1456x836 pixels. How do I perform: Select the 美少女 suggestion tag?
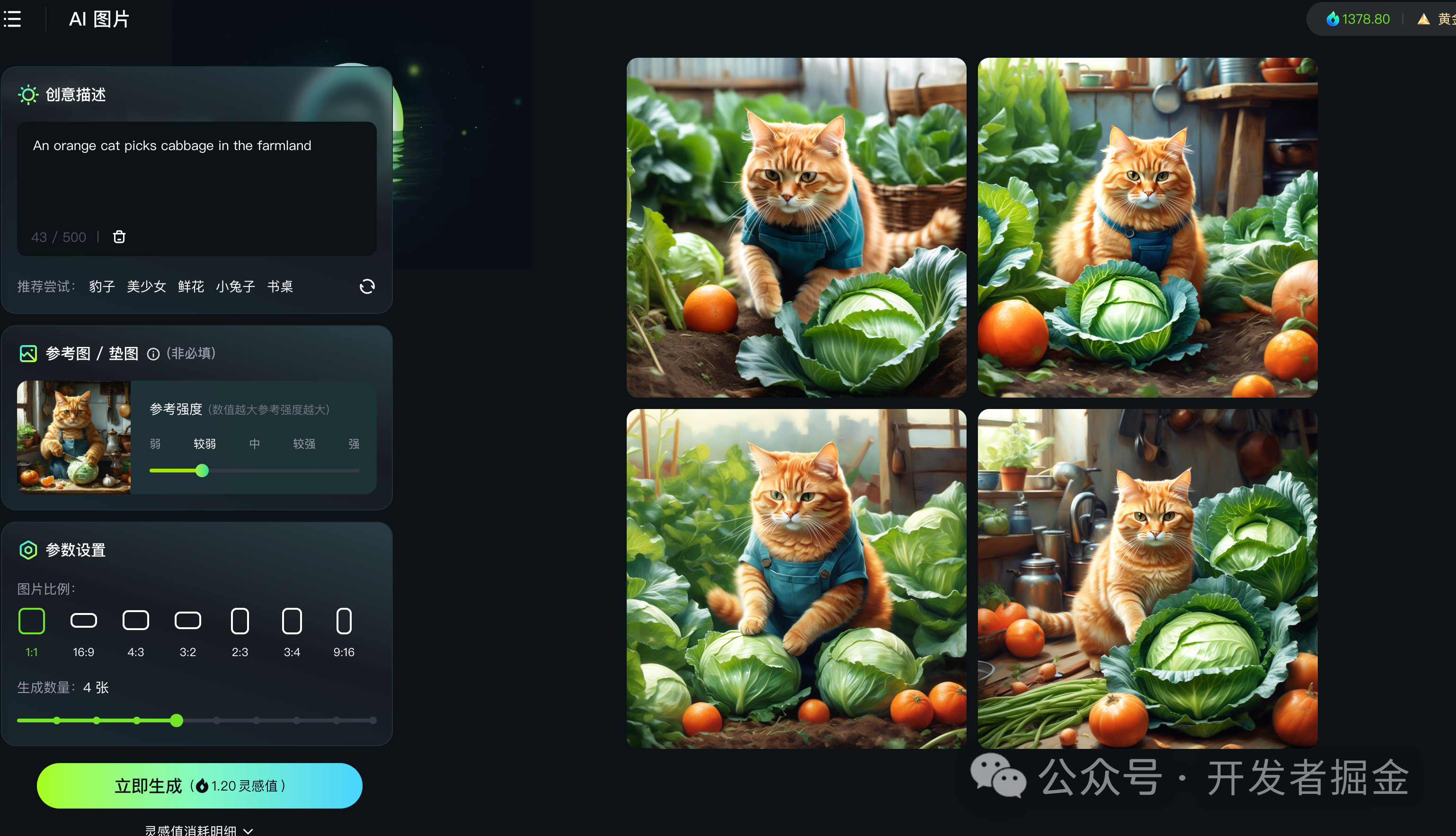(146, 286)
